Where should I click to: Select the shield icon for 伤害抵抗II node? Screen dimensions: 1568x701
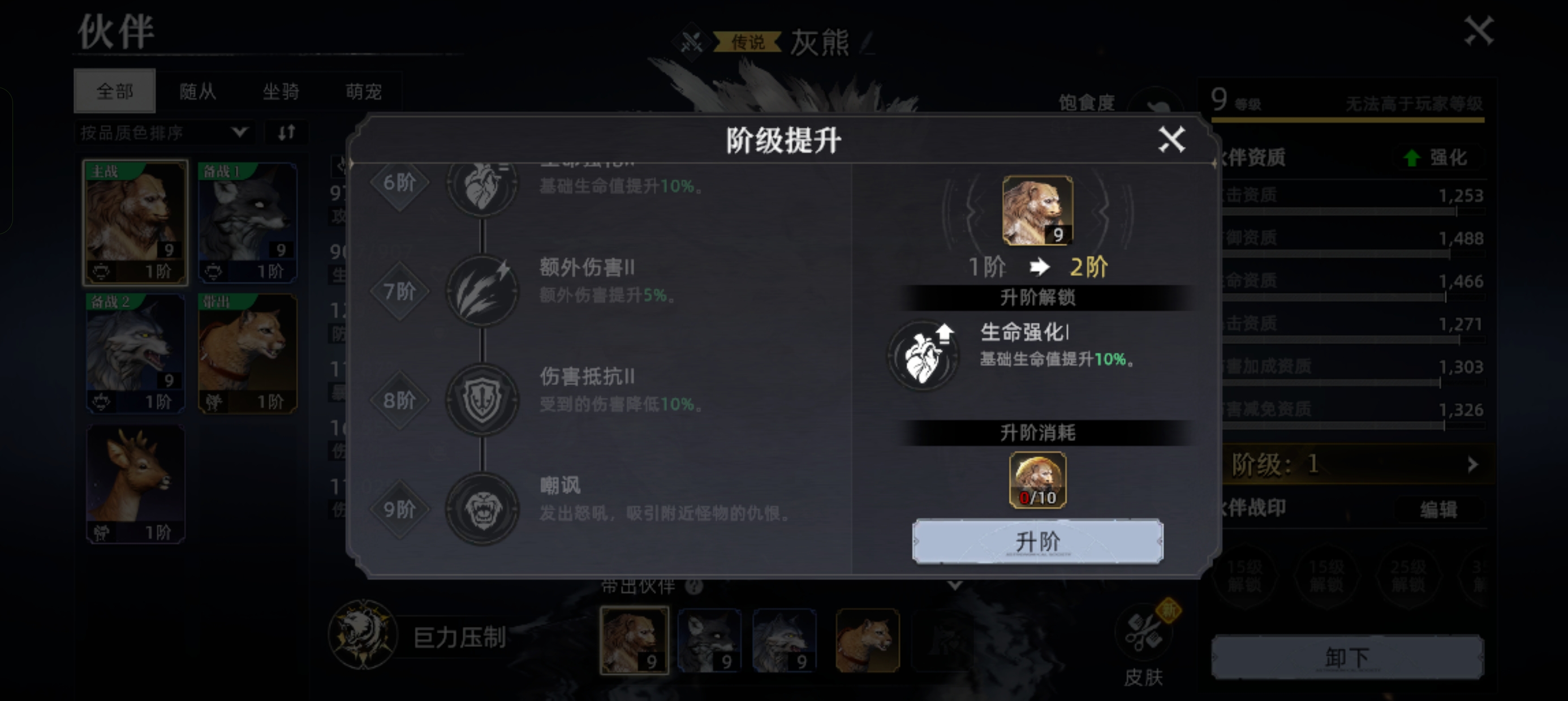(483, 399)
